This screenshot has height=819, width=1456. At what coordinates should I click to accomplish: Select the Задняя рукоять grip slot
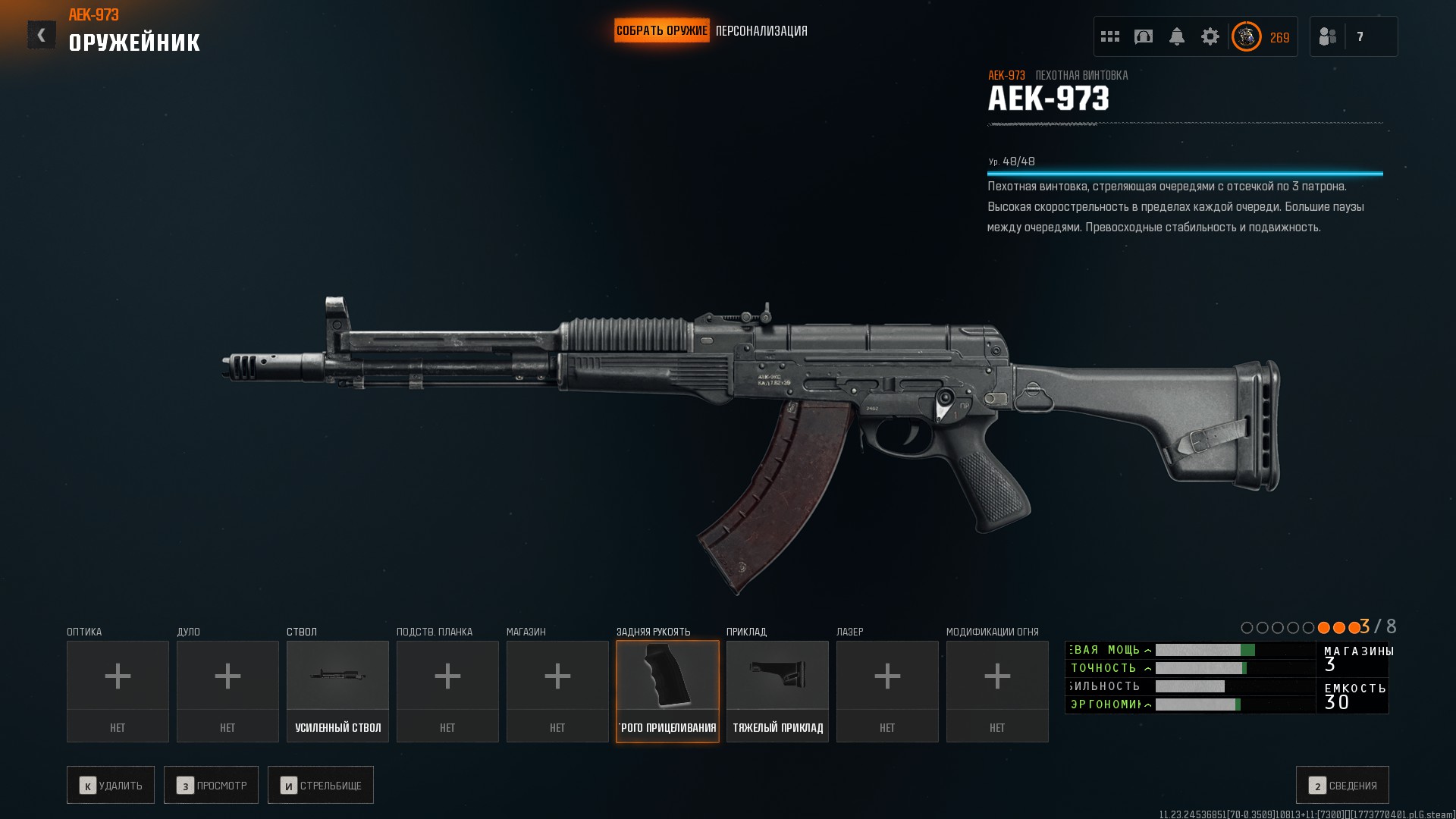pos(667,691)
